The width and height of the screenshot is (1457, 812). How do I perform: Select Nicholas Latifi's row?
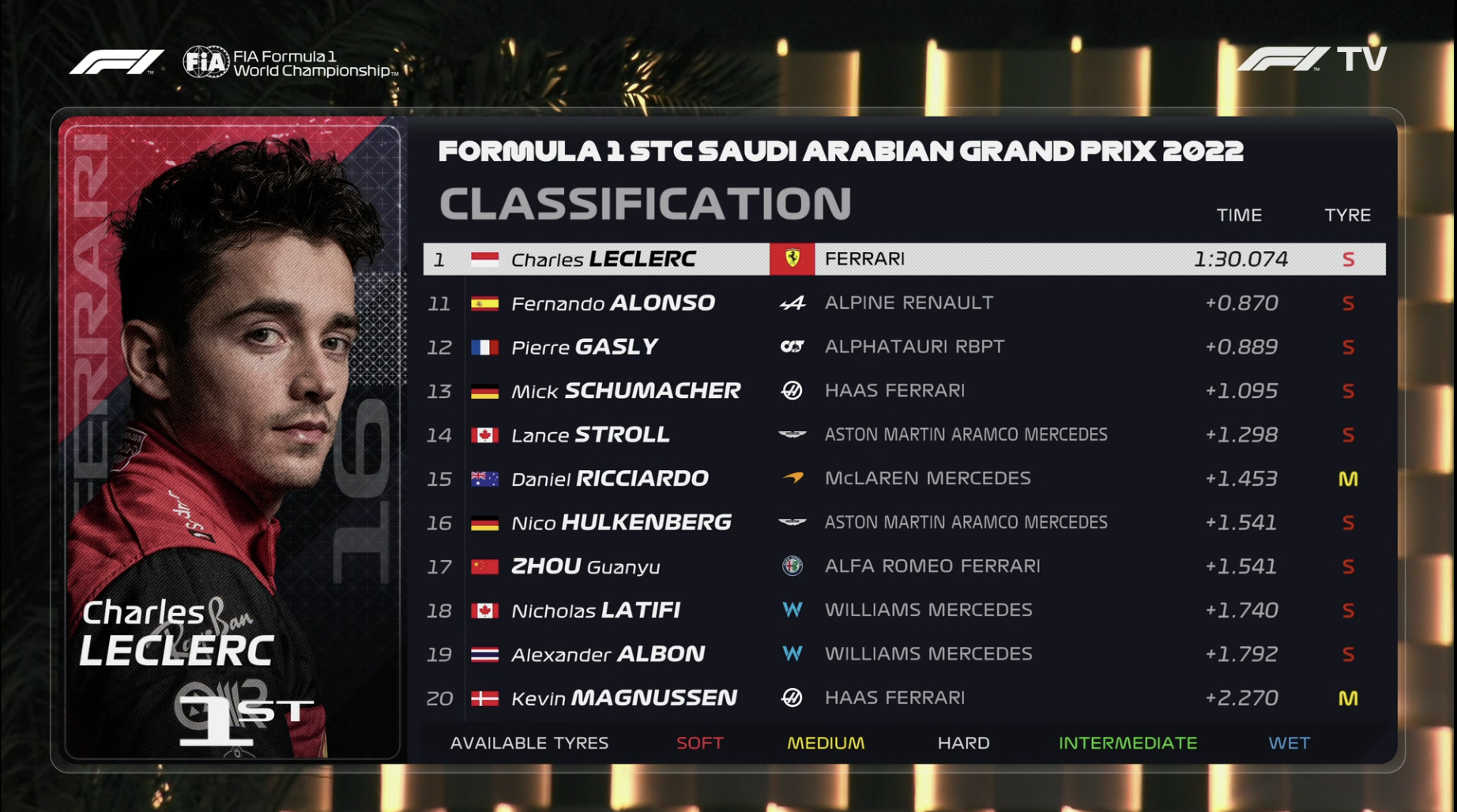[x=903, y=610]
